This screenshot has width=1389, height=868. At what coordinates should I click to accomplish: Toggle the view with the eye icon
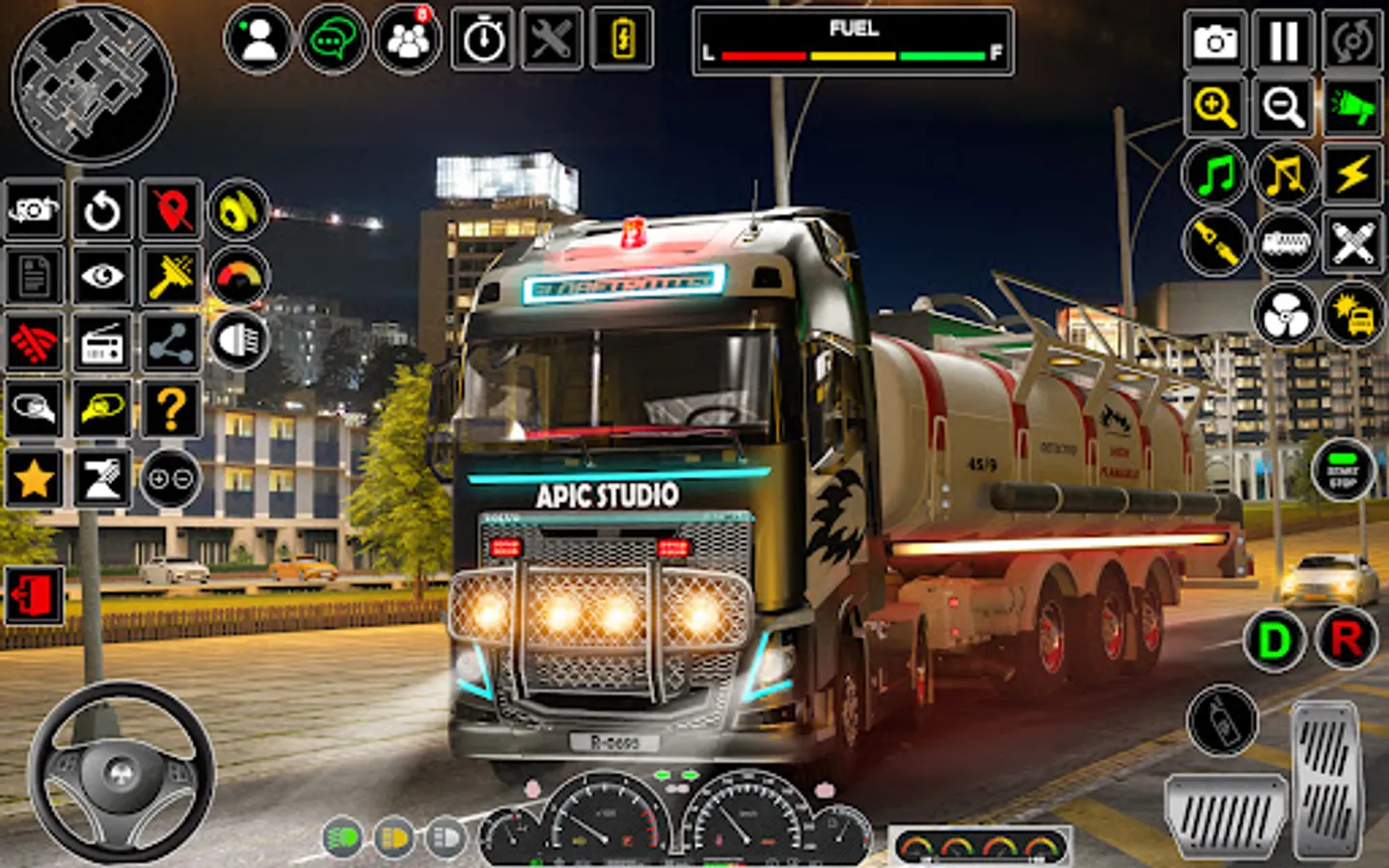[101, 277]
